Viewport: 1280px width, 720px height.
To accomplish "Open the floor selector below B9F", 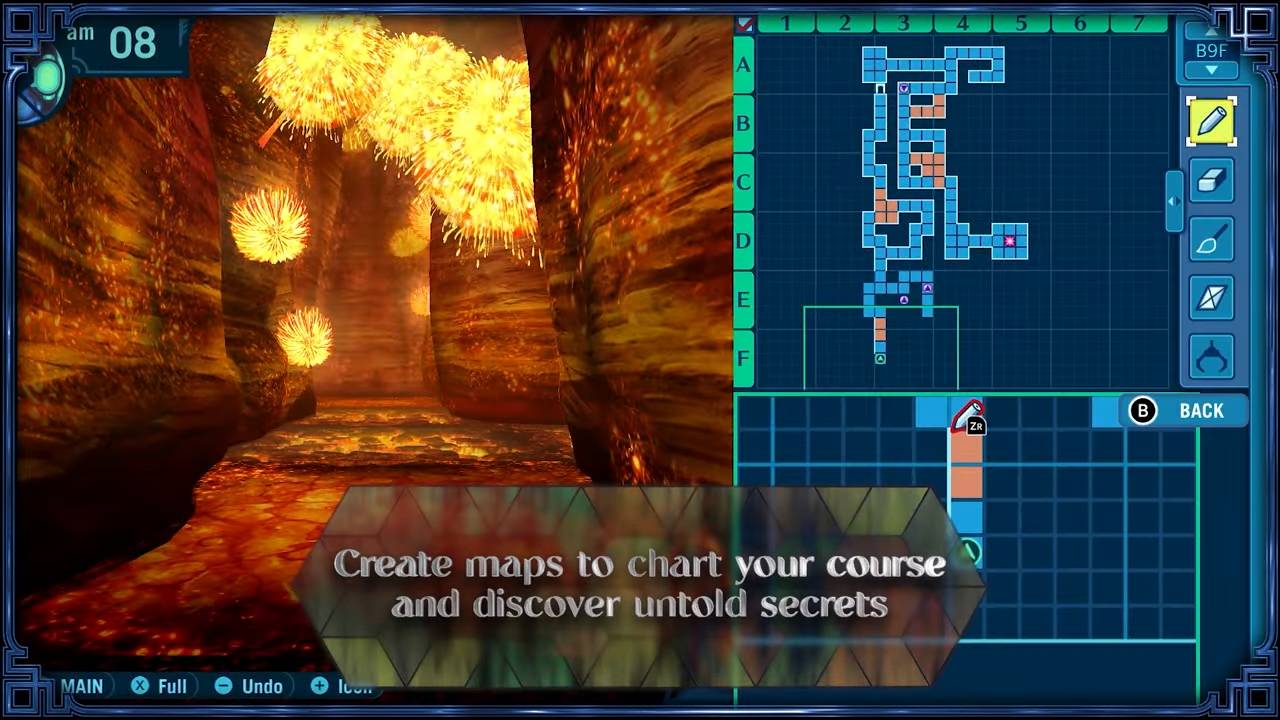I will [1211, 70].
